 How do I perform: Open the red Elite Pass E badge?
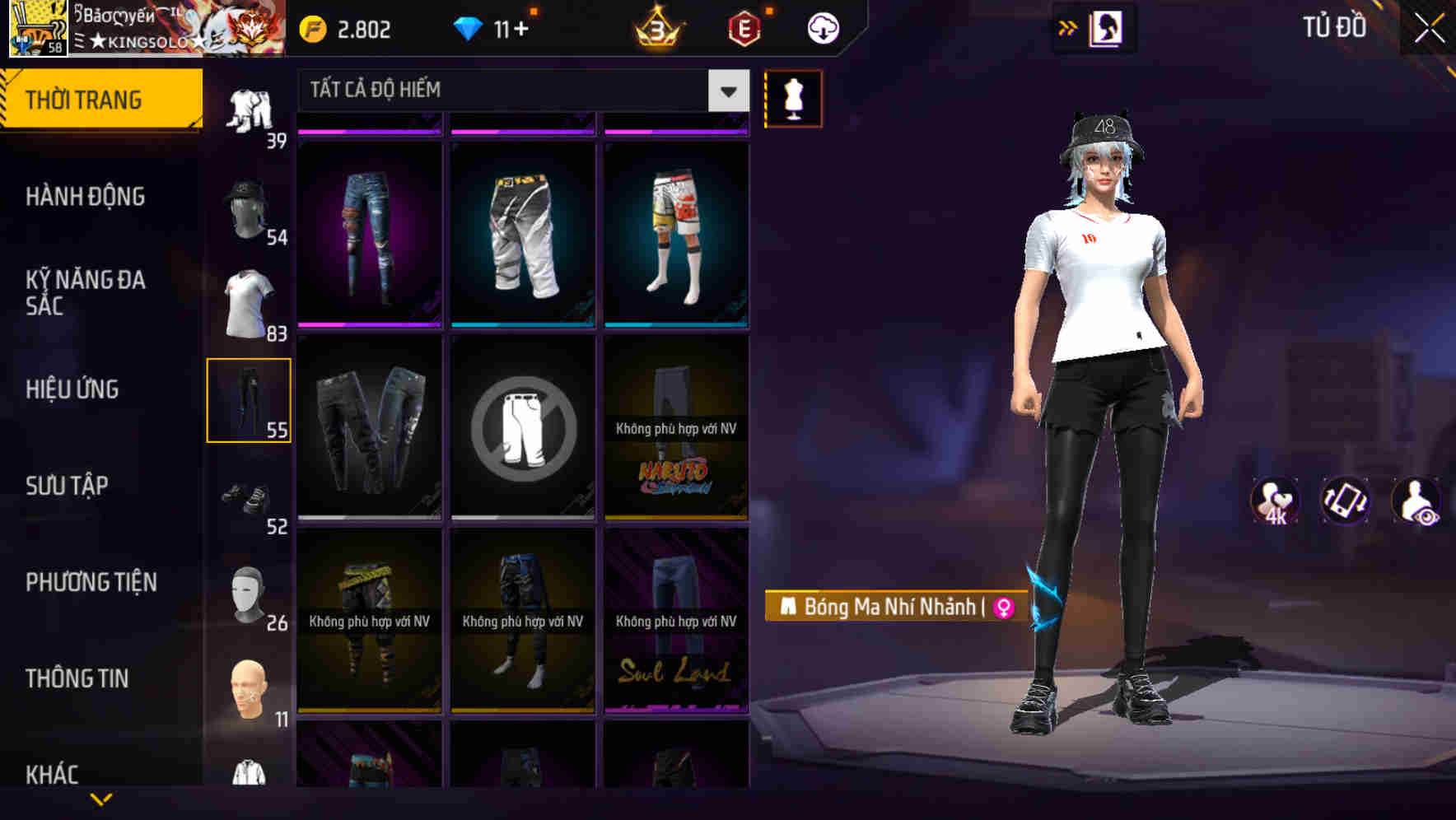[x=745, y=27]
